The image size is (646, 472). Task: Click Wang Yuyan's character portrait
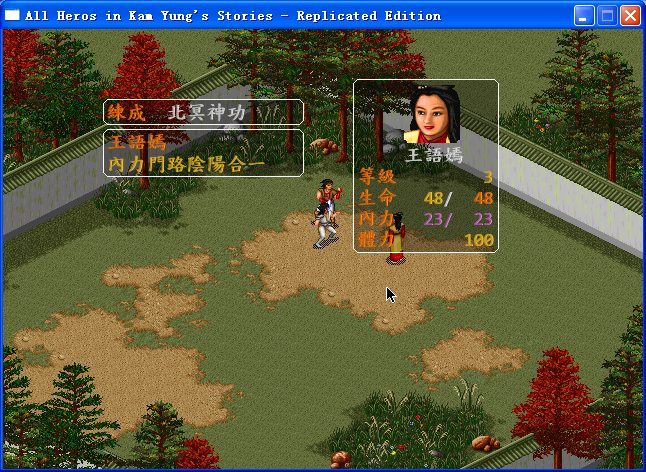tap(436, 114)
